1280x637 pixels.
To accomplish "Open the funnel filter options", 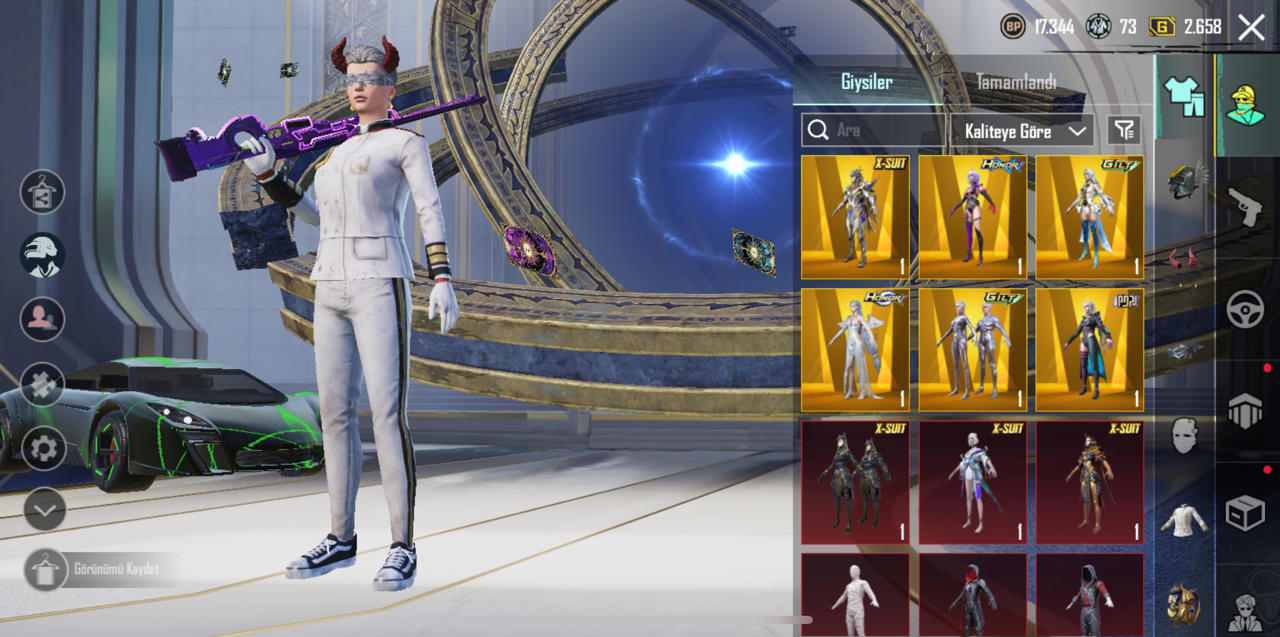I will [1124, 130].
